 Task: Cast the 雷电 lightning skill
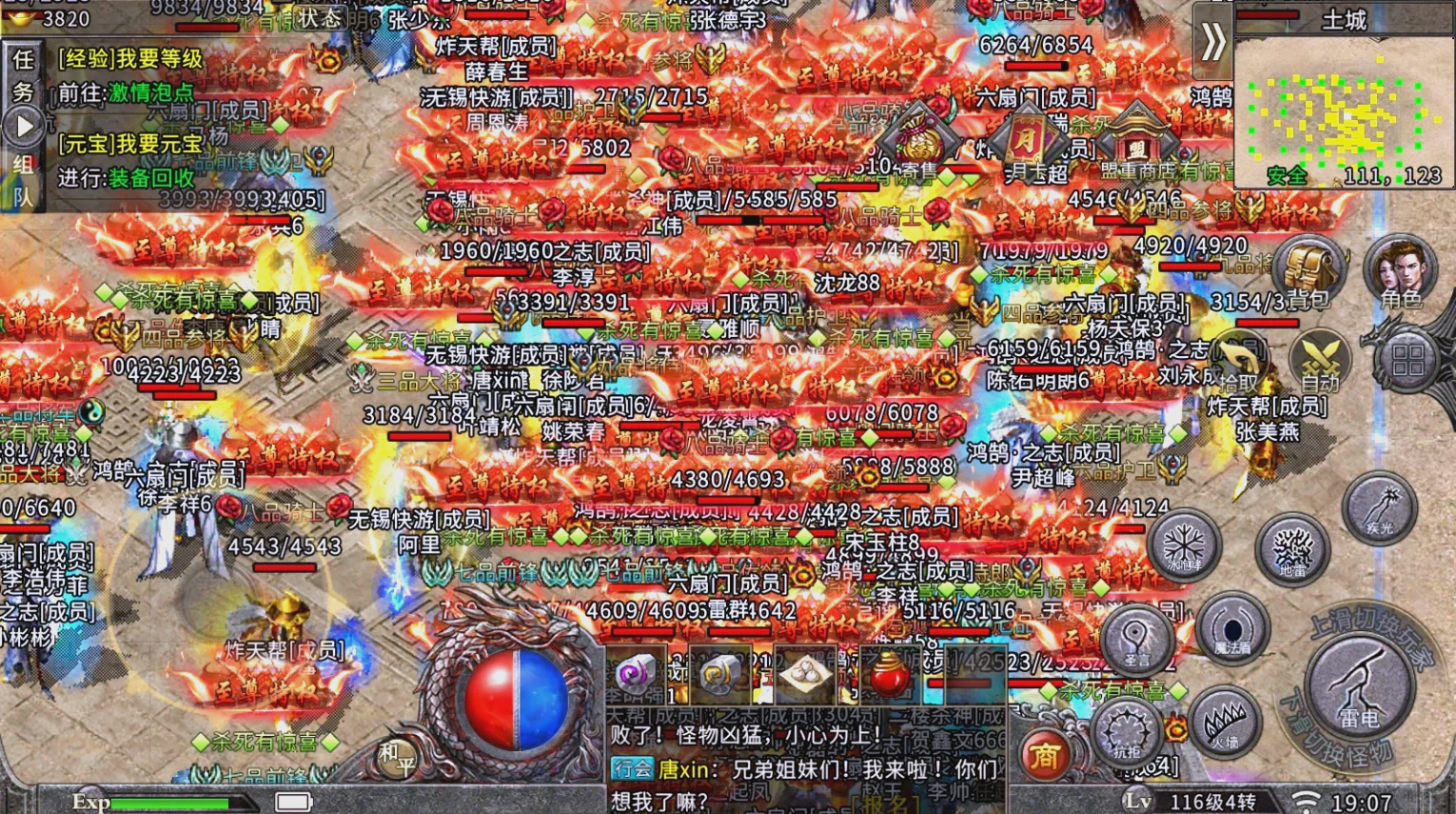pos(1359,687)
